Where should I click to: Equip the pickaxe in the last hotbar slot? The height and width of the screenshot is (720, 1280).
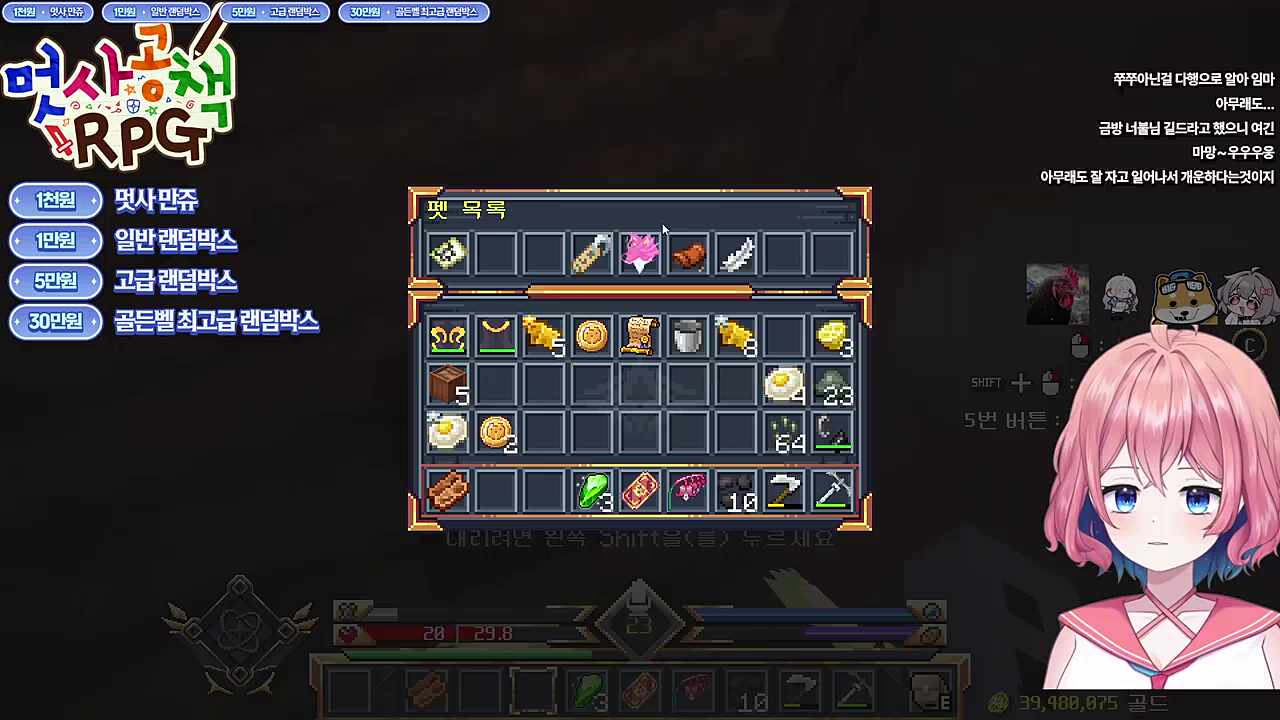(x=831, y=491)
